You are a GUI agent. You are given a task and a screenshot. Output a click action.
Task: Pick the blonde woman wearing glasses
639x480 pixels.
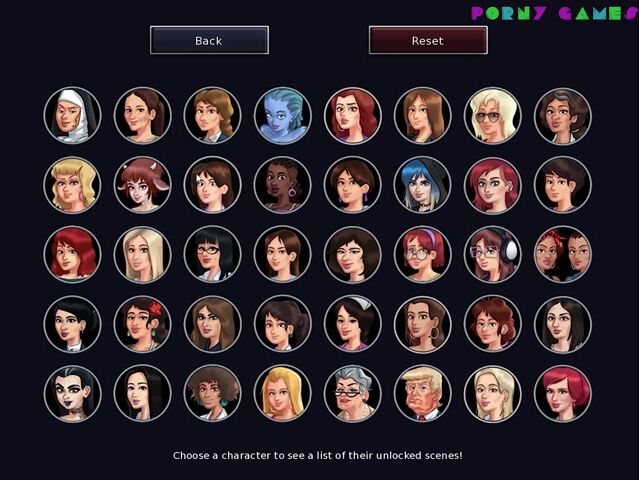click(492, 115)
